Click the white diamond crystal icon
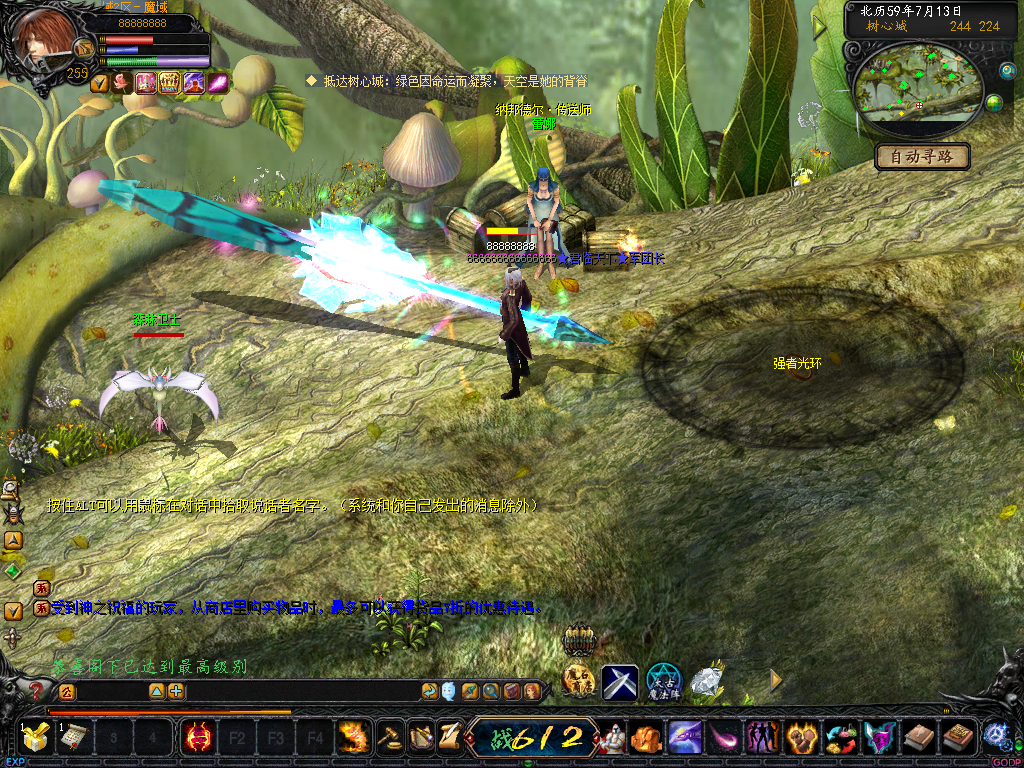This screenshot has width=1024, height=768. point(707,680)
